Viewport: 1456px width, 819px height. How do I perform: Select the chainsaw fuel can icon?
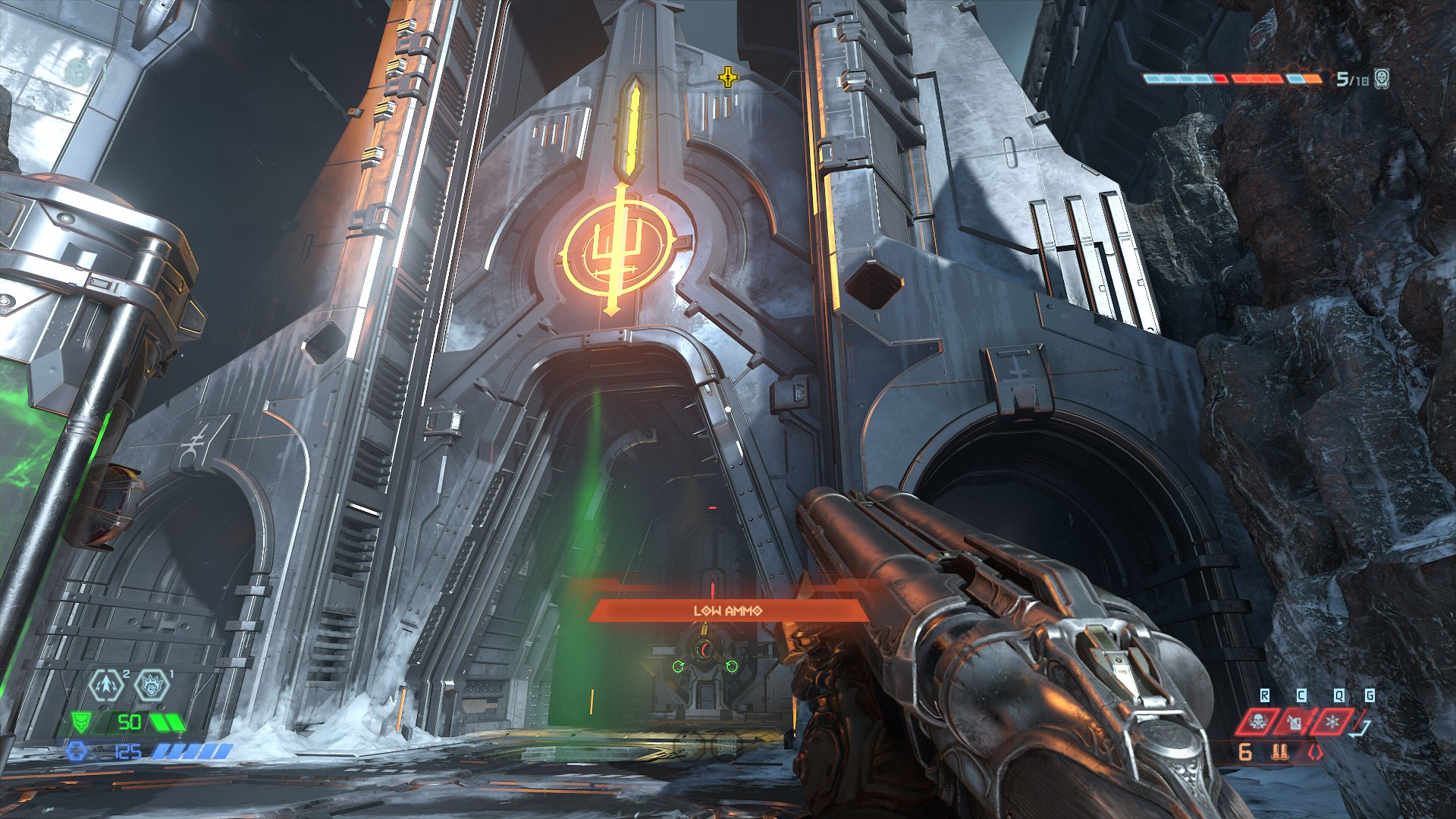(1298, 722)
